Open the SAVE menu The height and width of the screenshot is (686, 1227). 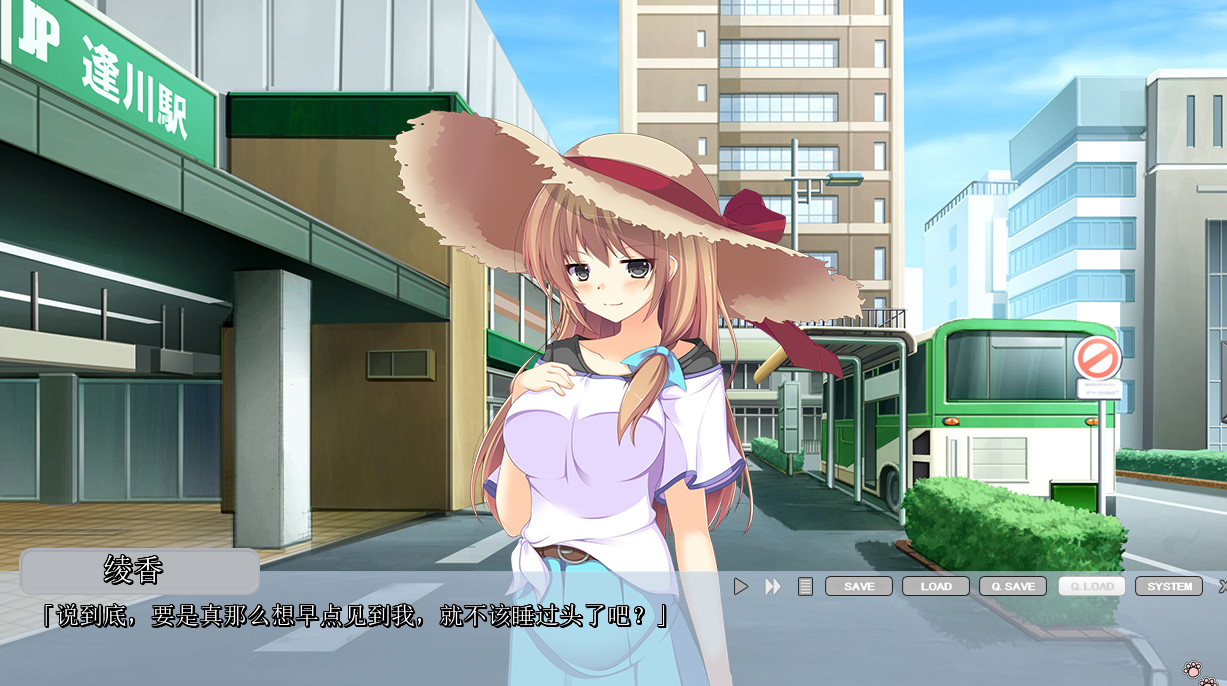click(x=859, y=587)
